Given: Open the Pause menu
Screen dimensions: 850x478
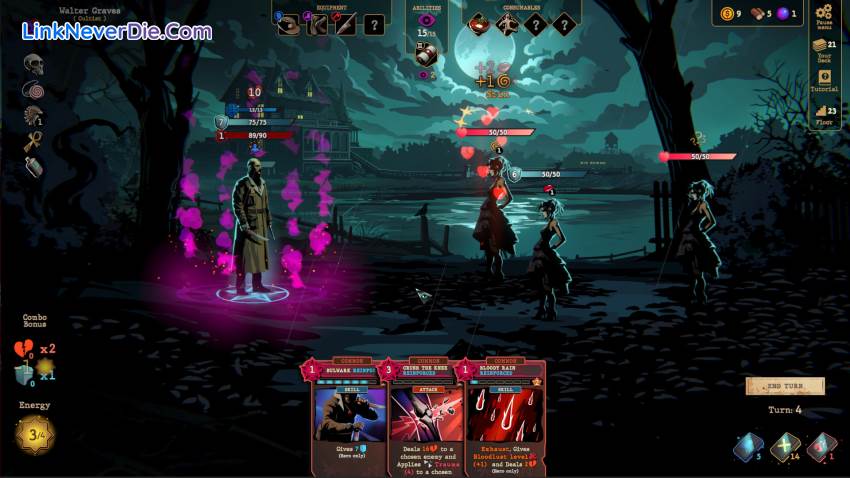Looking at the screenshot, I should (824, 18).
